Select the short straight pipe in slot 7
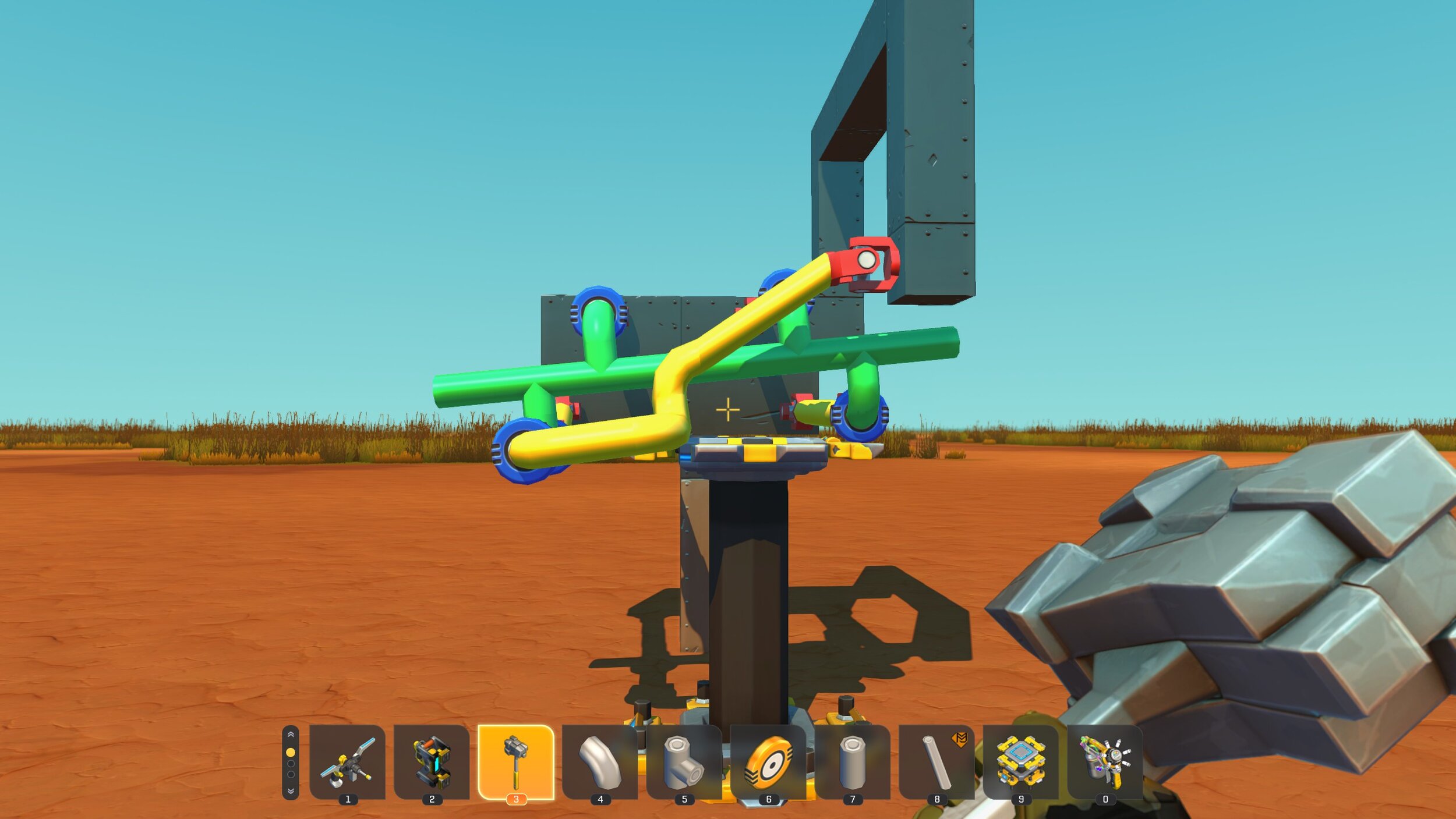The width and height of the screenshot is (1456, 819). click(852, 761)
